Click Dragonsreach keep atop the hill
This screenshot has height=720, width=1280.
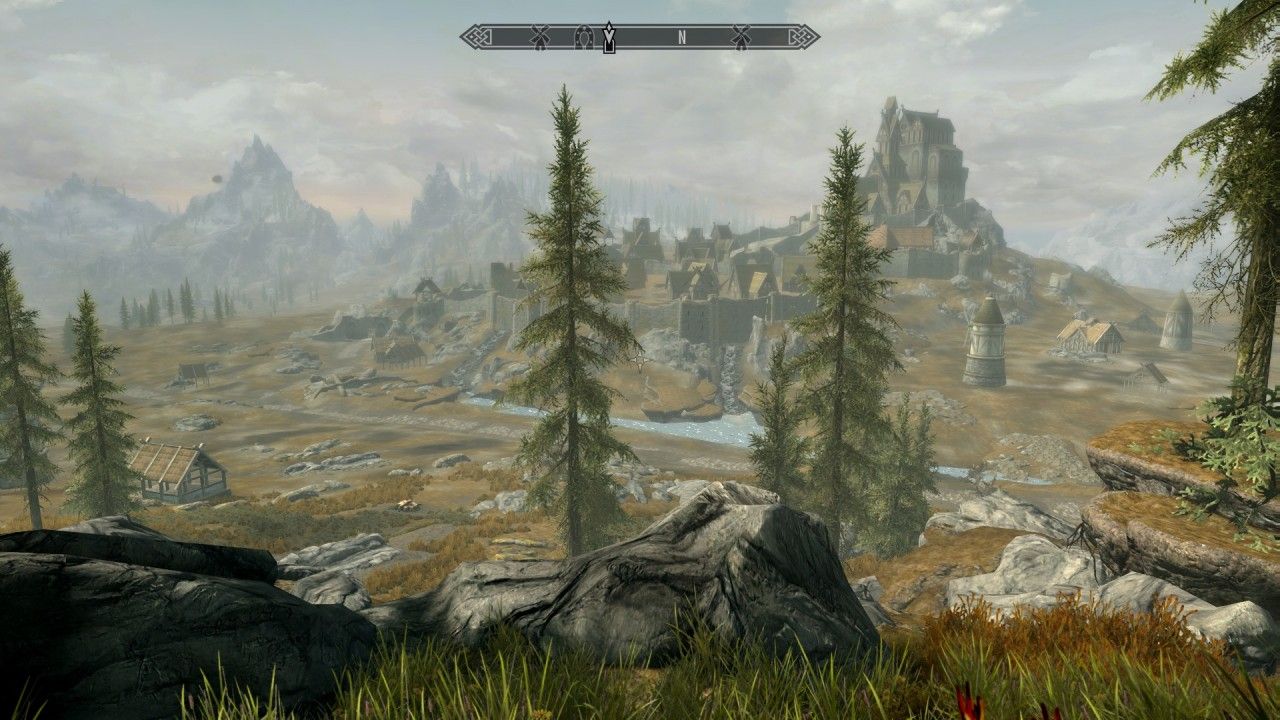tap(915, 150)
